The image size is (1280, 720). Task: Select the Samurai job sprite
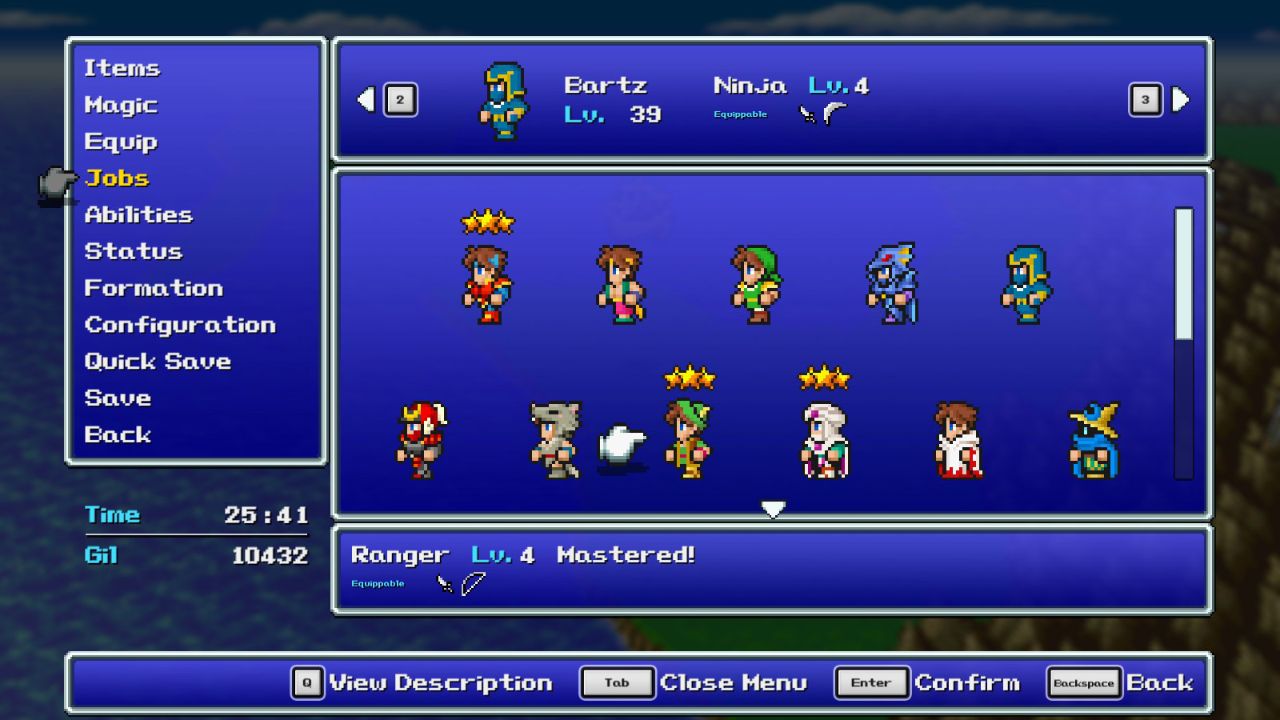click(x=420, y=440)
